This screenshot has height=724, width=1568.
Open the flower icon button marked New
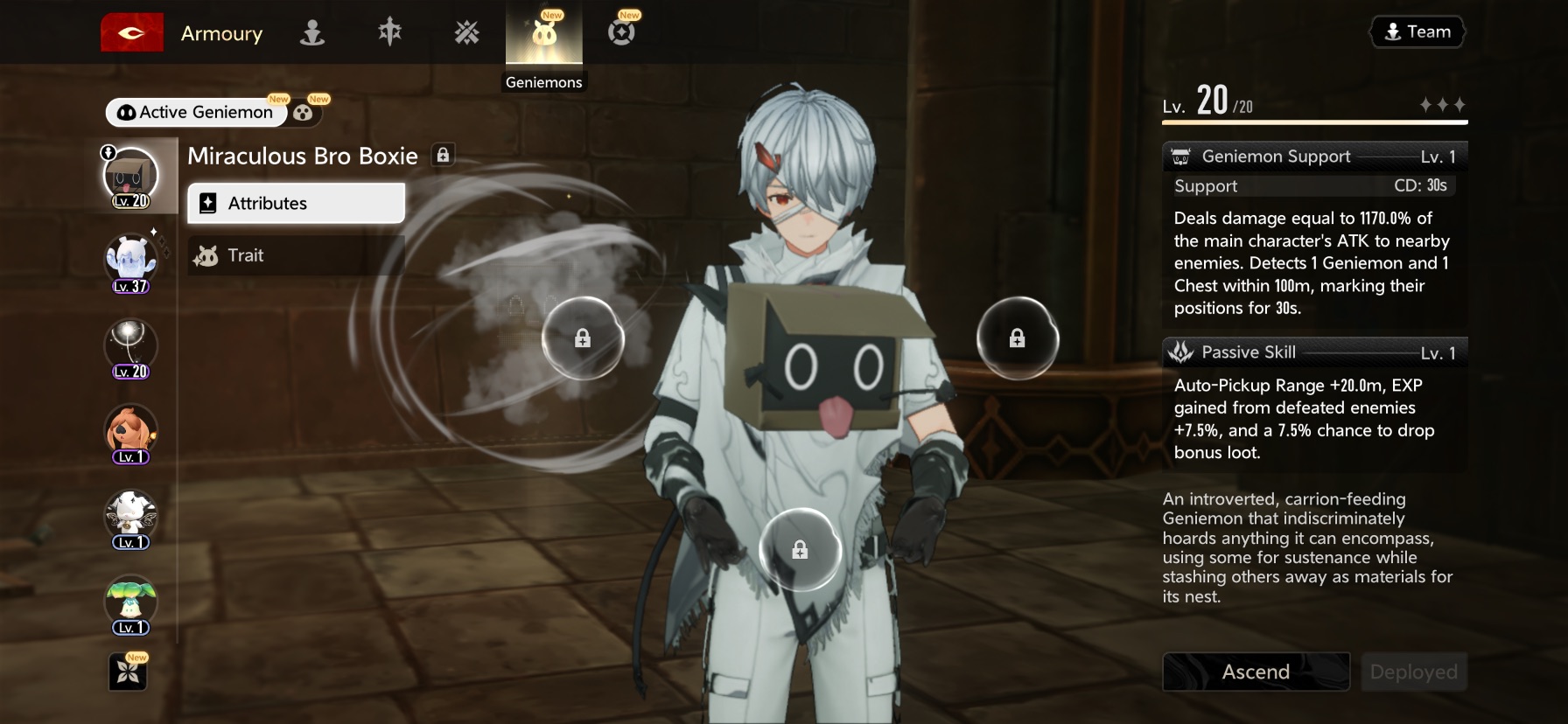pyautogui.click(x=128, y=672)
